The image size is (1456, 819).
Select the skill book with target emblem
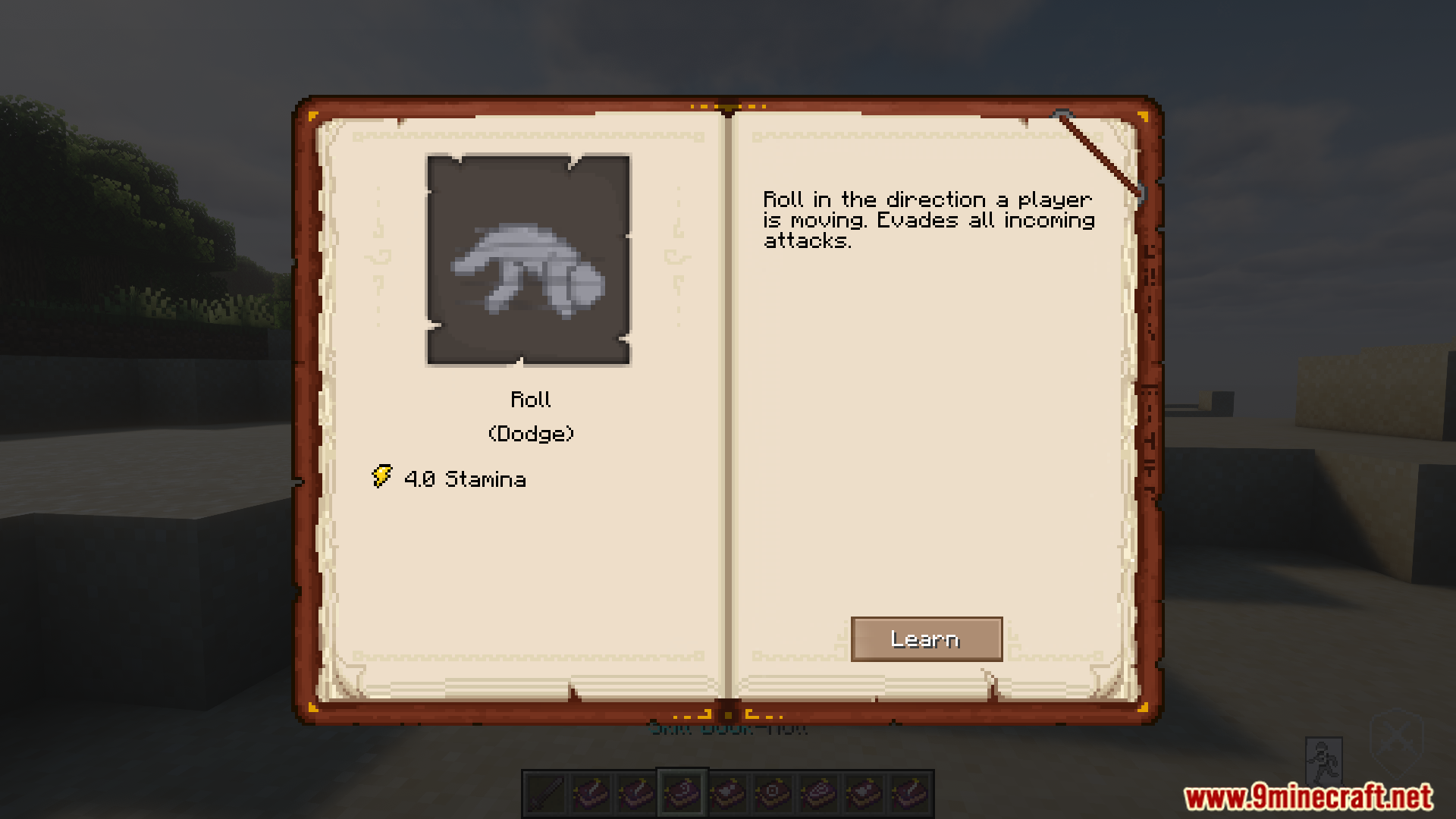click(x=773, y=794)
